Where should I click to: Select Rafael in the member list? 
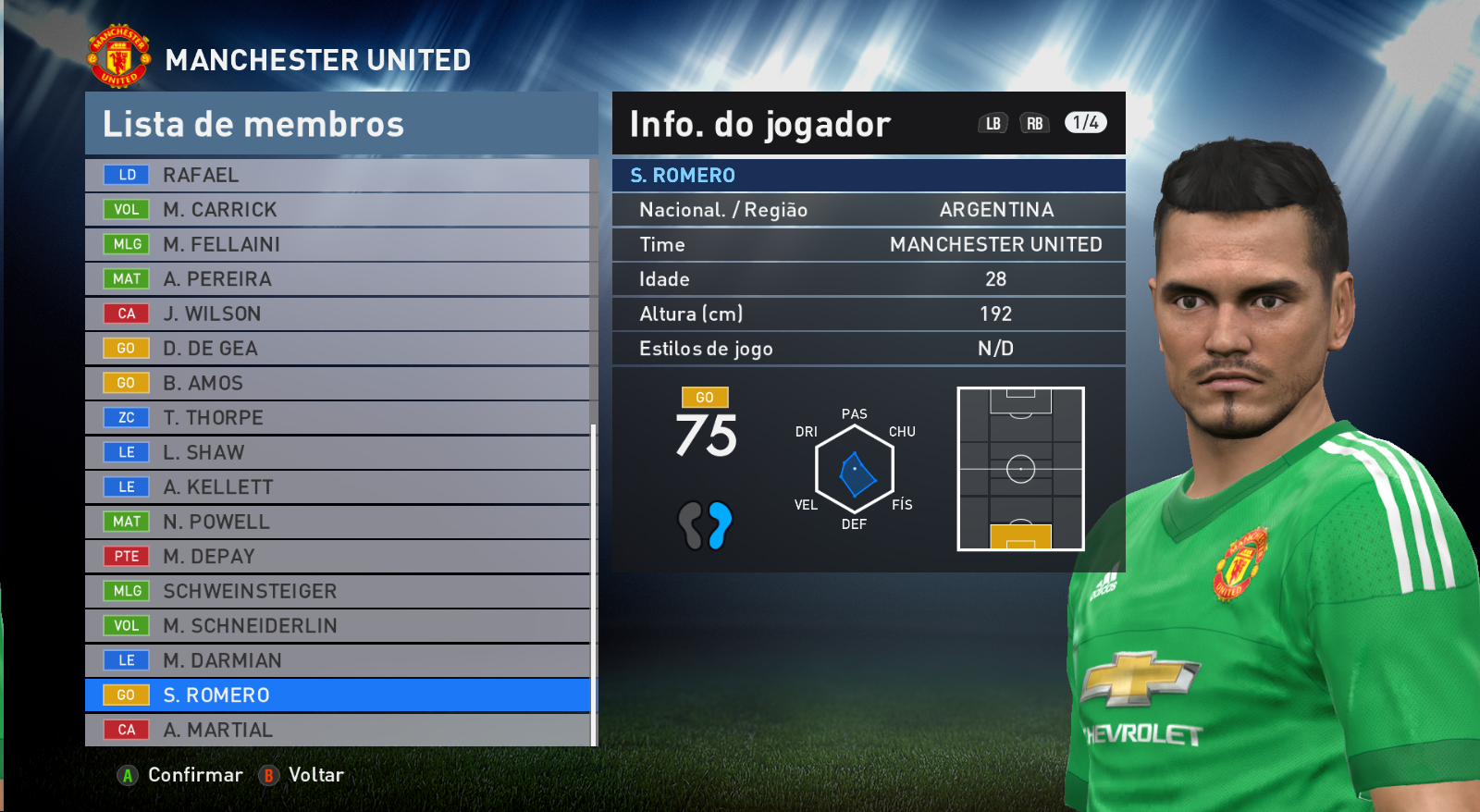[338, 175]
